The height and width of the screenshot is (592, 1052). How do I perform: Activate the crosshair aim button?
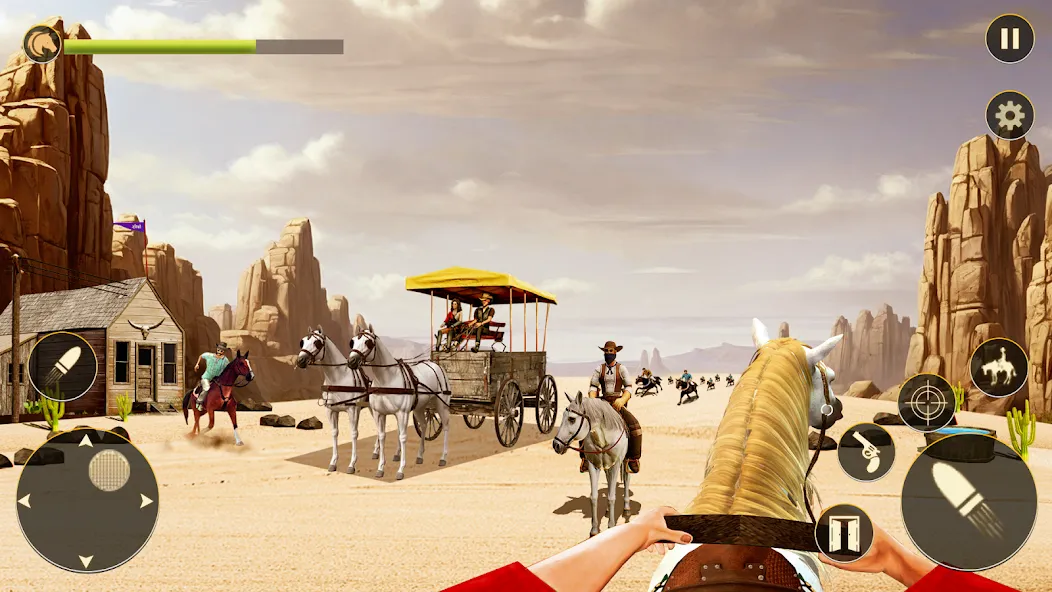[x=926, y=402]
